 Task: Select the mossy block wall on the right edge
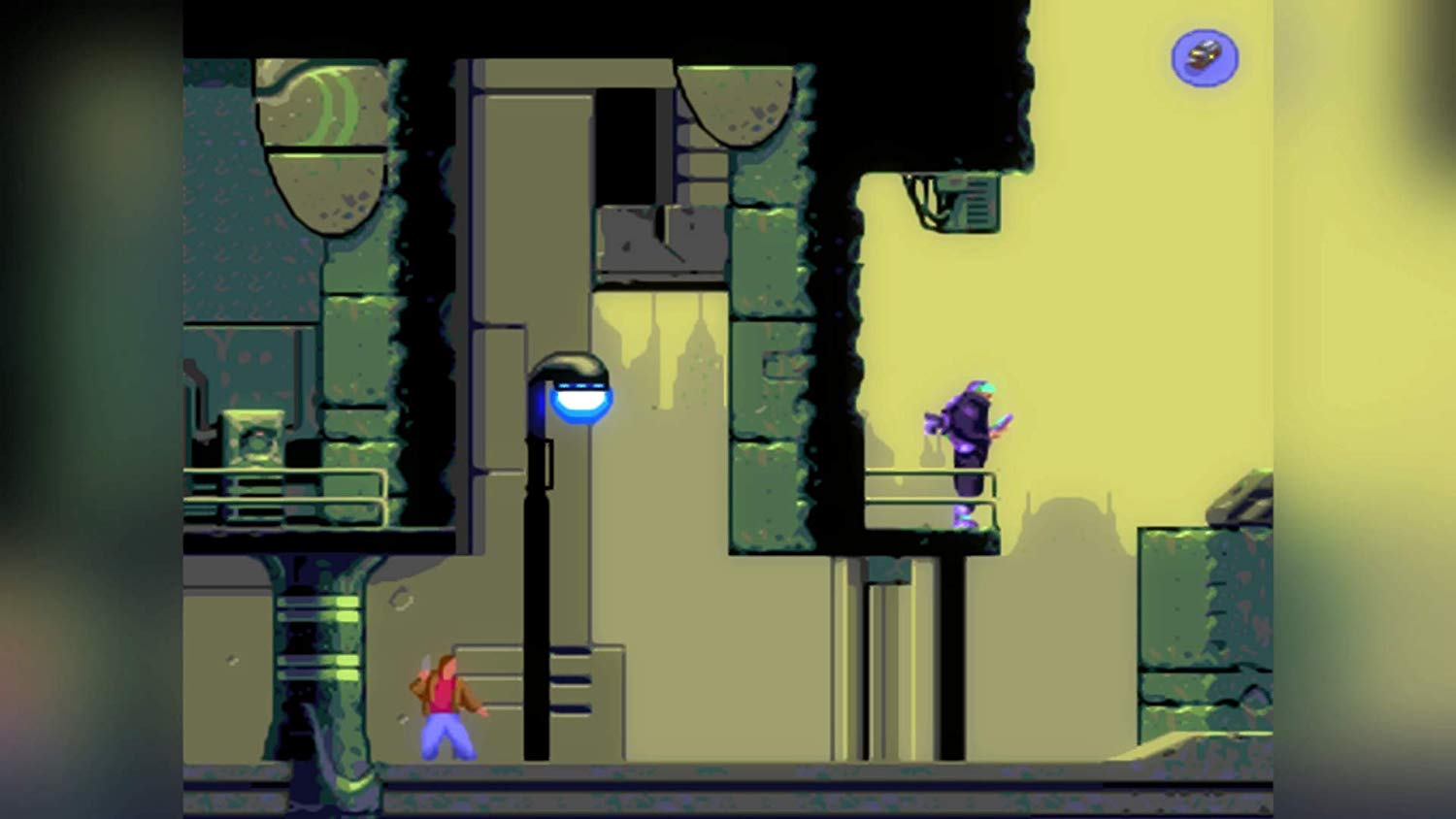(x=1204, y=602)
